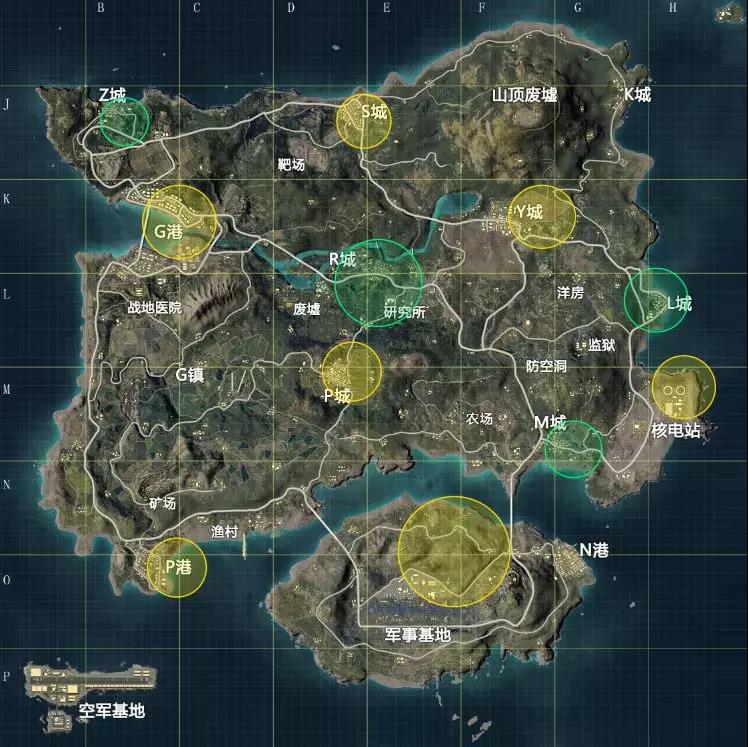Select the L城 green circle marker
The image size is (748, 747).
656,299
